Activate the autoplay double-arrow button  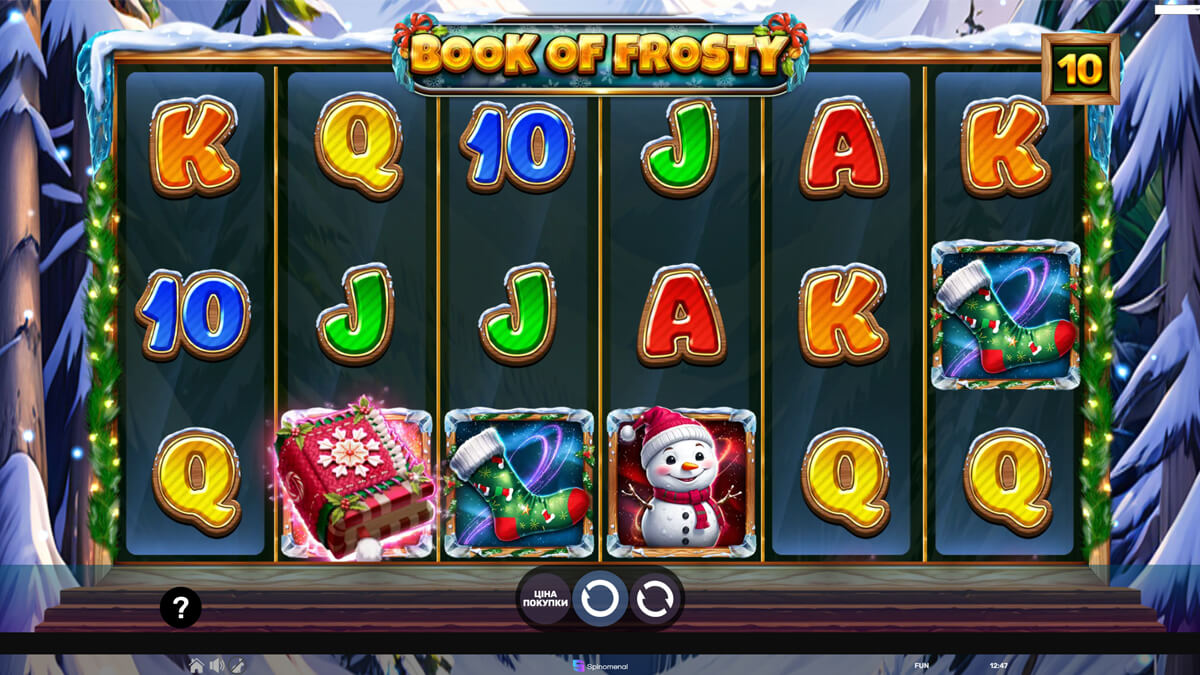654,599
